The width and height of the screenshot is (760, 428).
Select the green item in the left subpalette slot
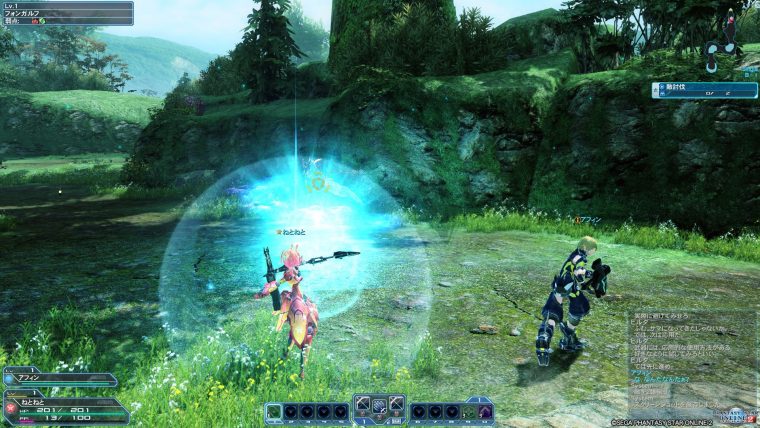coord(274,411)
